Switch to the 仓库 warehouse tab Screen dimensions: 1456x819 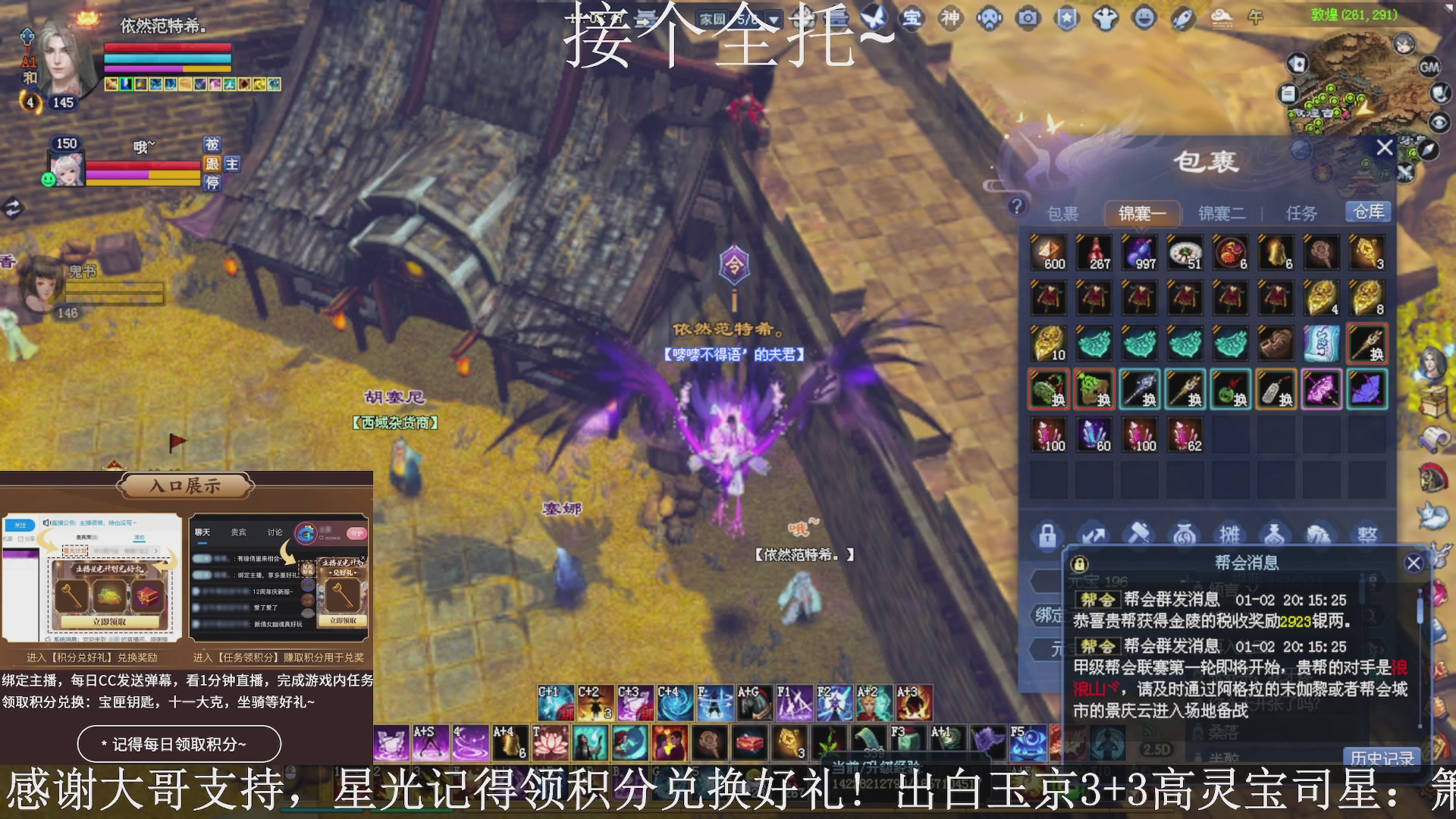point(1369,212)
